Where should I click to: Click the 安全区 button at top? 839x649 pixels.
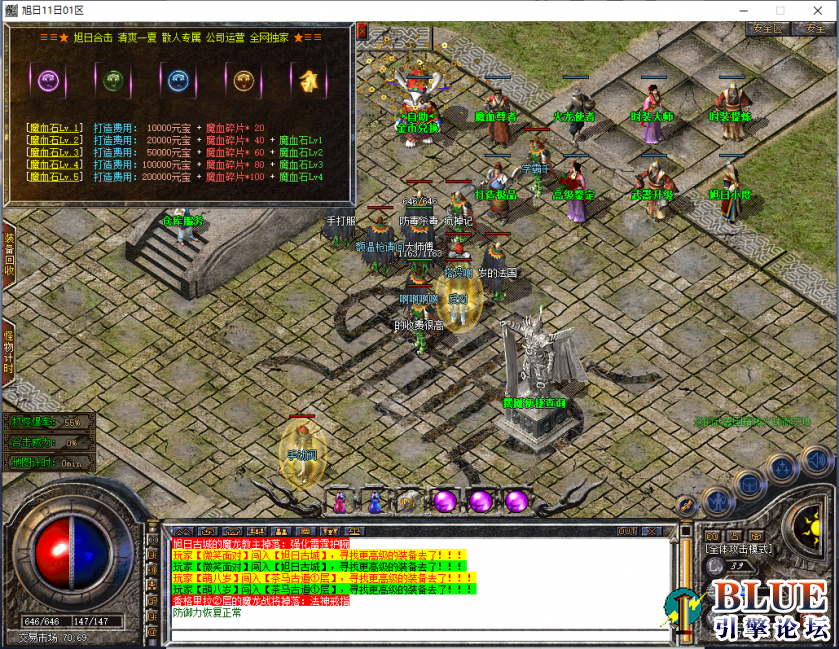pos(766,29)
